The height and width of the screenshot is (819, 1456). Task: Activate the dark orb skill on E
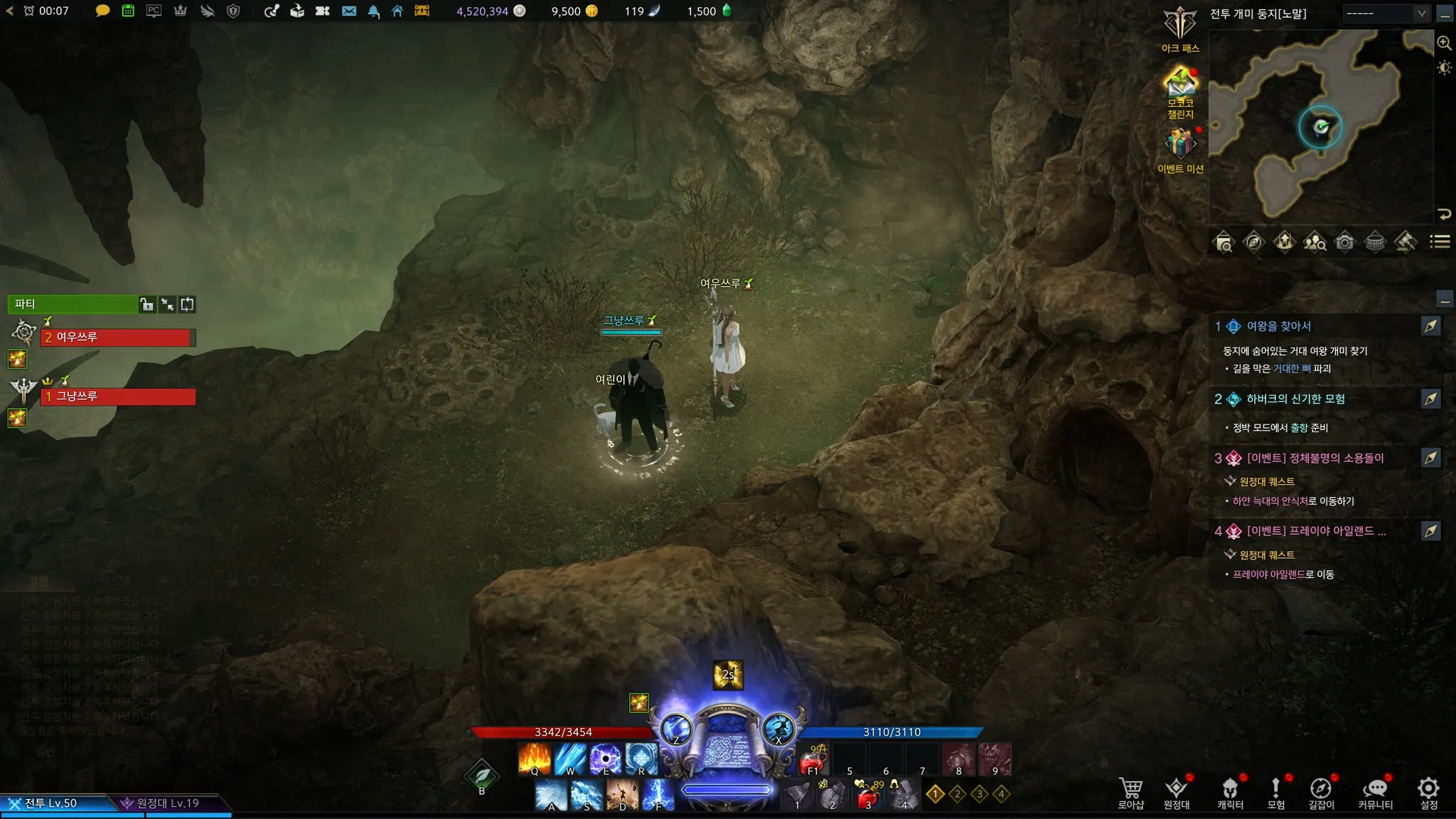[606, 759]
